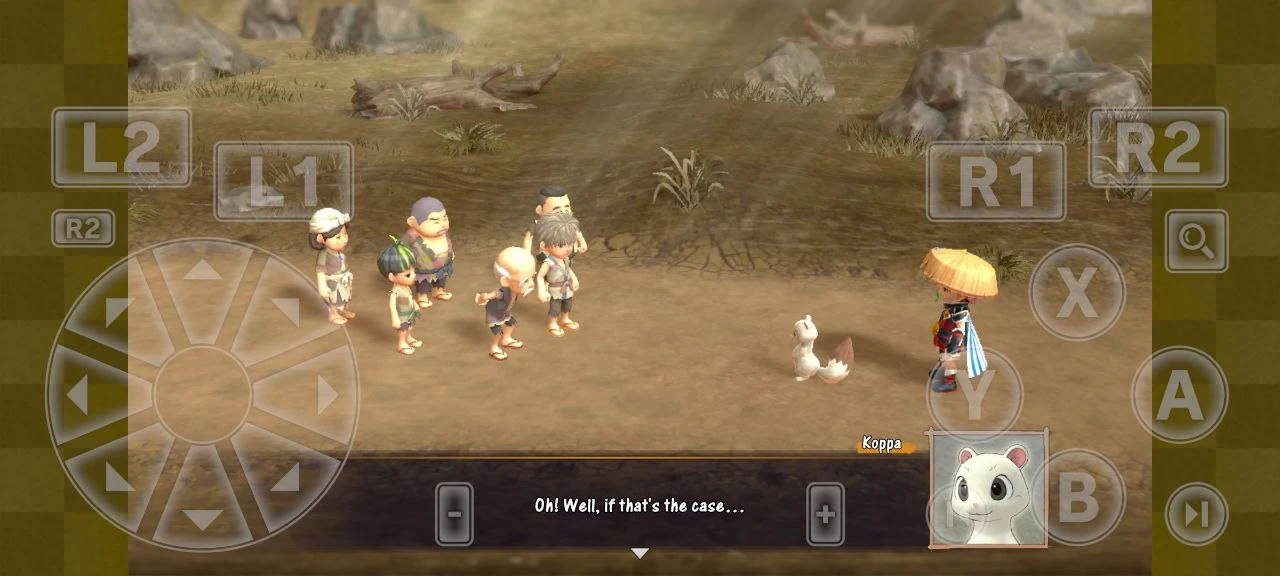1280x576 pixels.
Task: Click the D-pad right arrow
Action: point(327,395)
